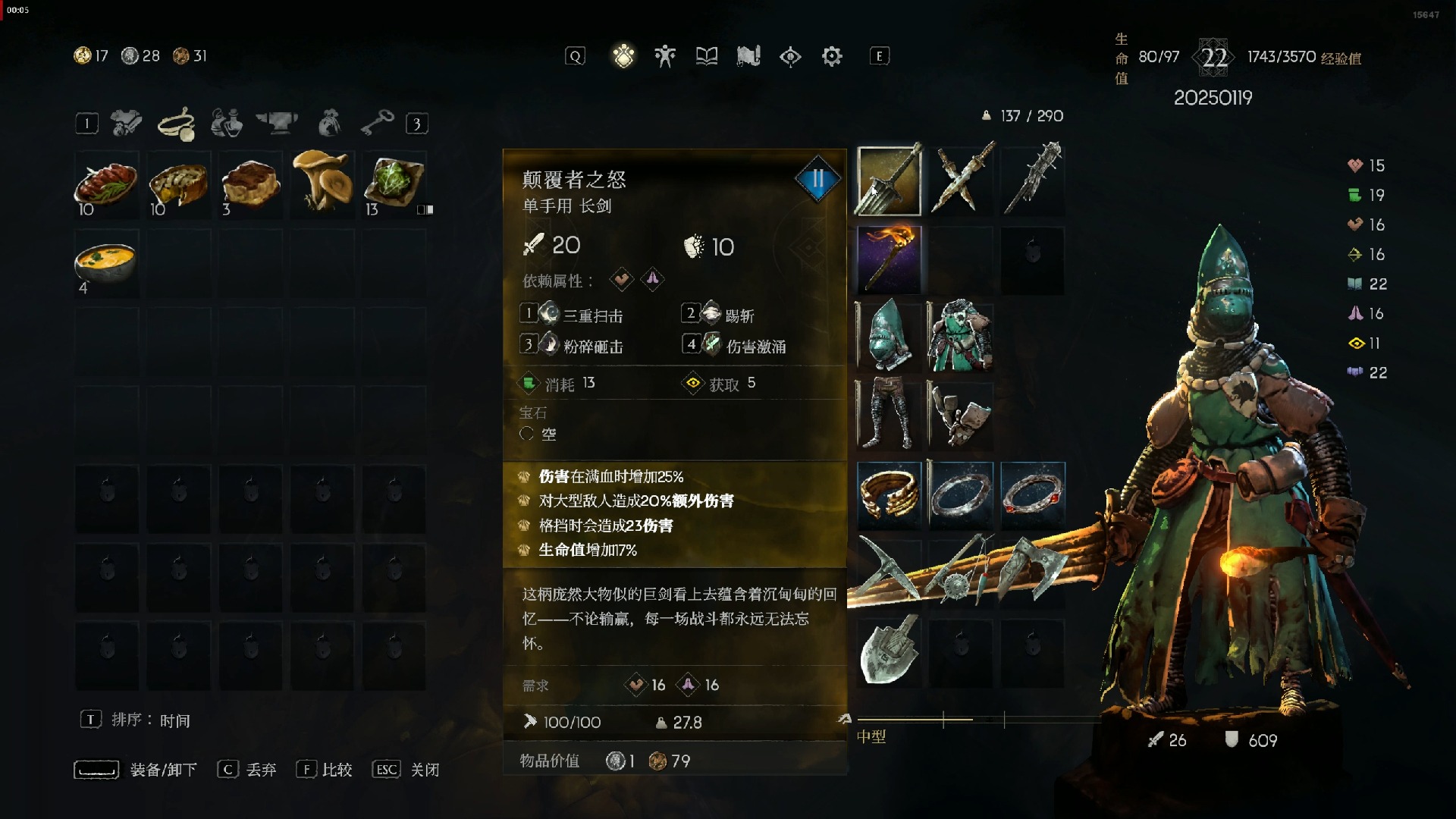Screen dimensions: 1456x819
Task: Select the herb dish stack of 13
Action: (x=394, y=182)
